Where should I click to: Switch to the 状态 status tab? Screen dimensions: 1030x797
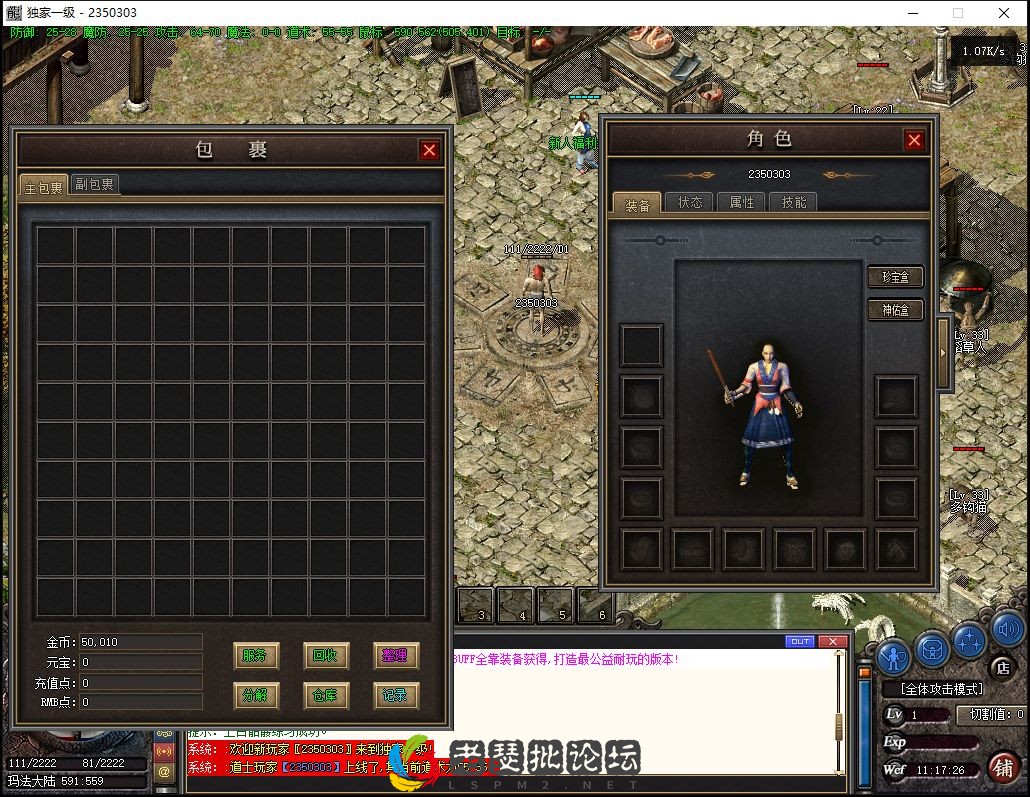point(690,202)
